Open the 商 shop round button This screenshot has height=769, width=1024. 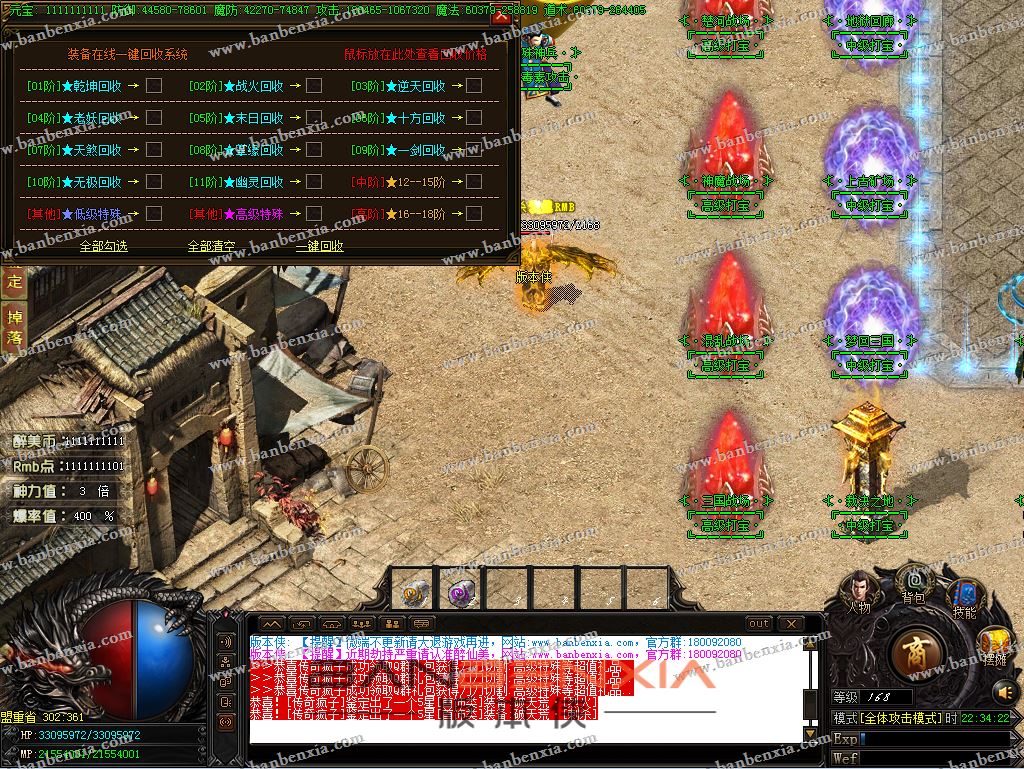pyautogui.click(x=913, y=654)
